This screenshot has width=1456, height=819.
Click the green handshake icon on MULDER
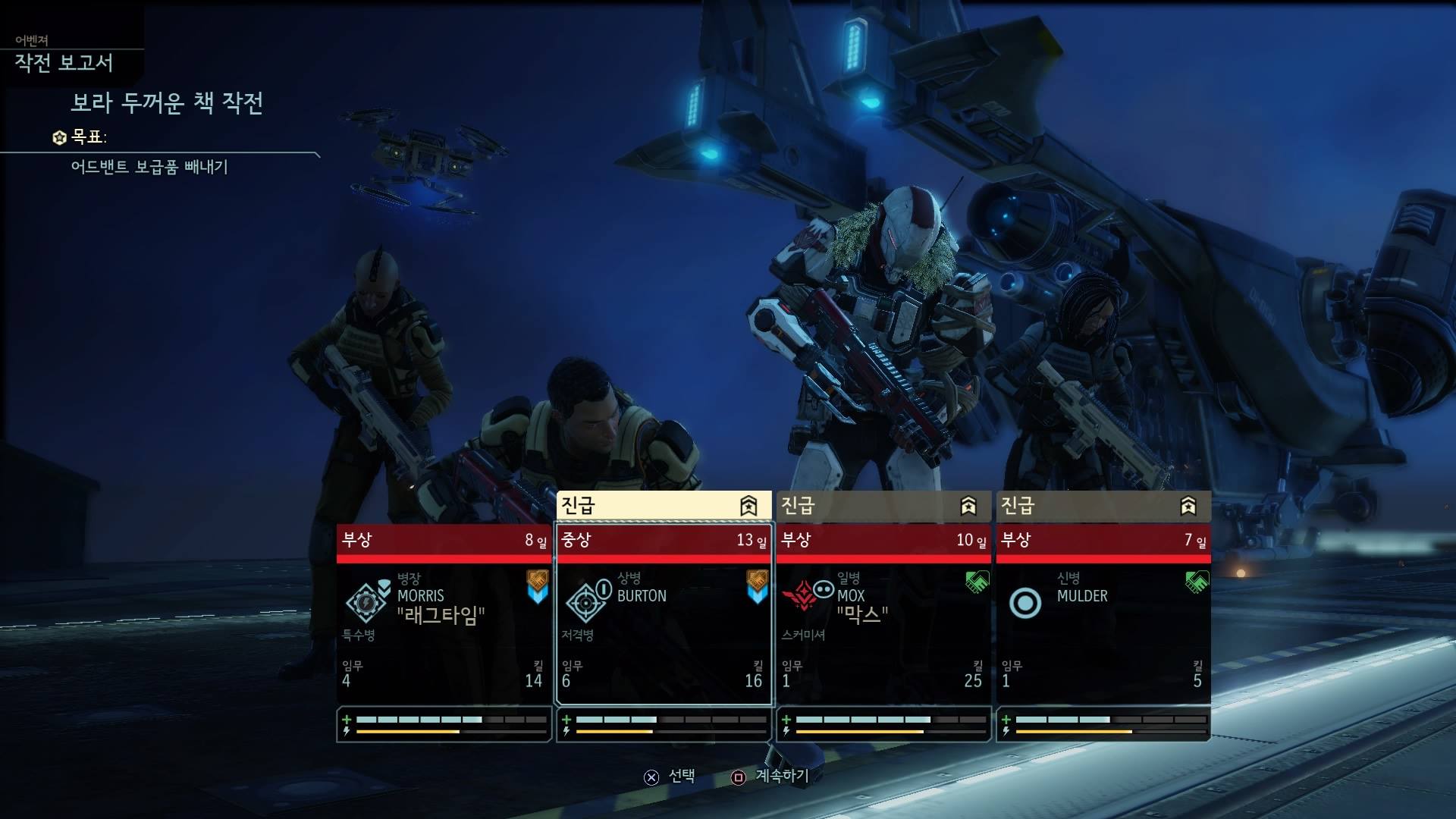[x=1197, y=582]
